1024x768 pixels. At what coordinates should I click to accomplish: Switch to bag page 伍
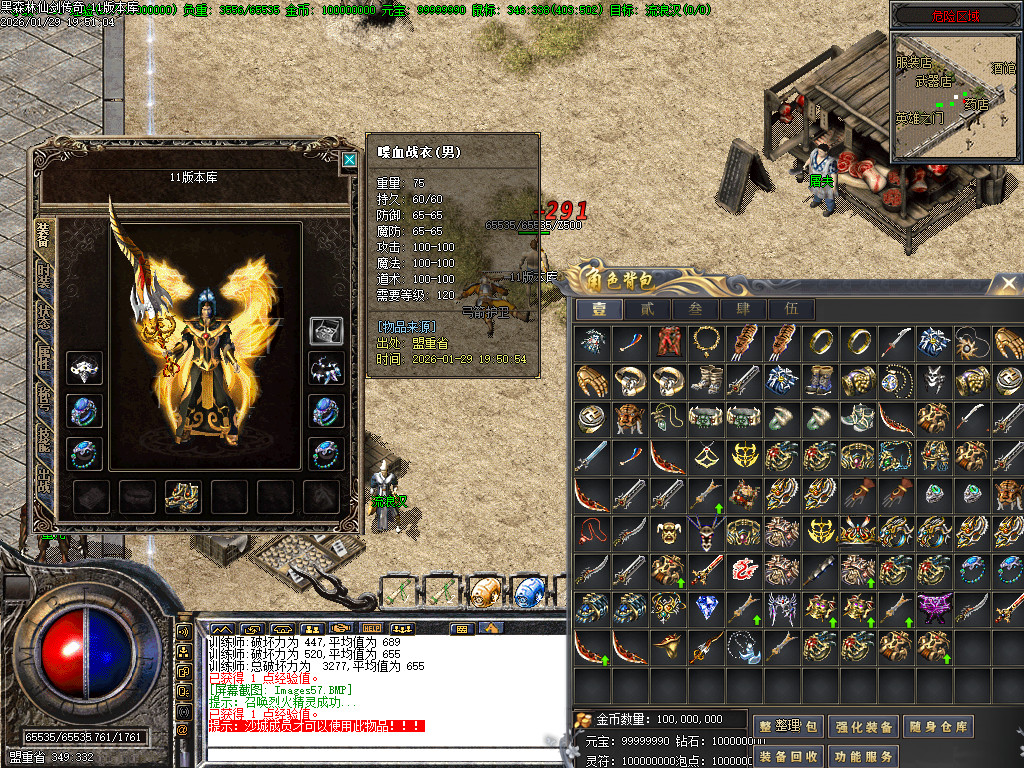coord(792,309)
